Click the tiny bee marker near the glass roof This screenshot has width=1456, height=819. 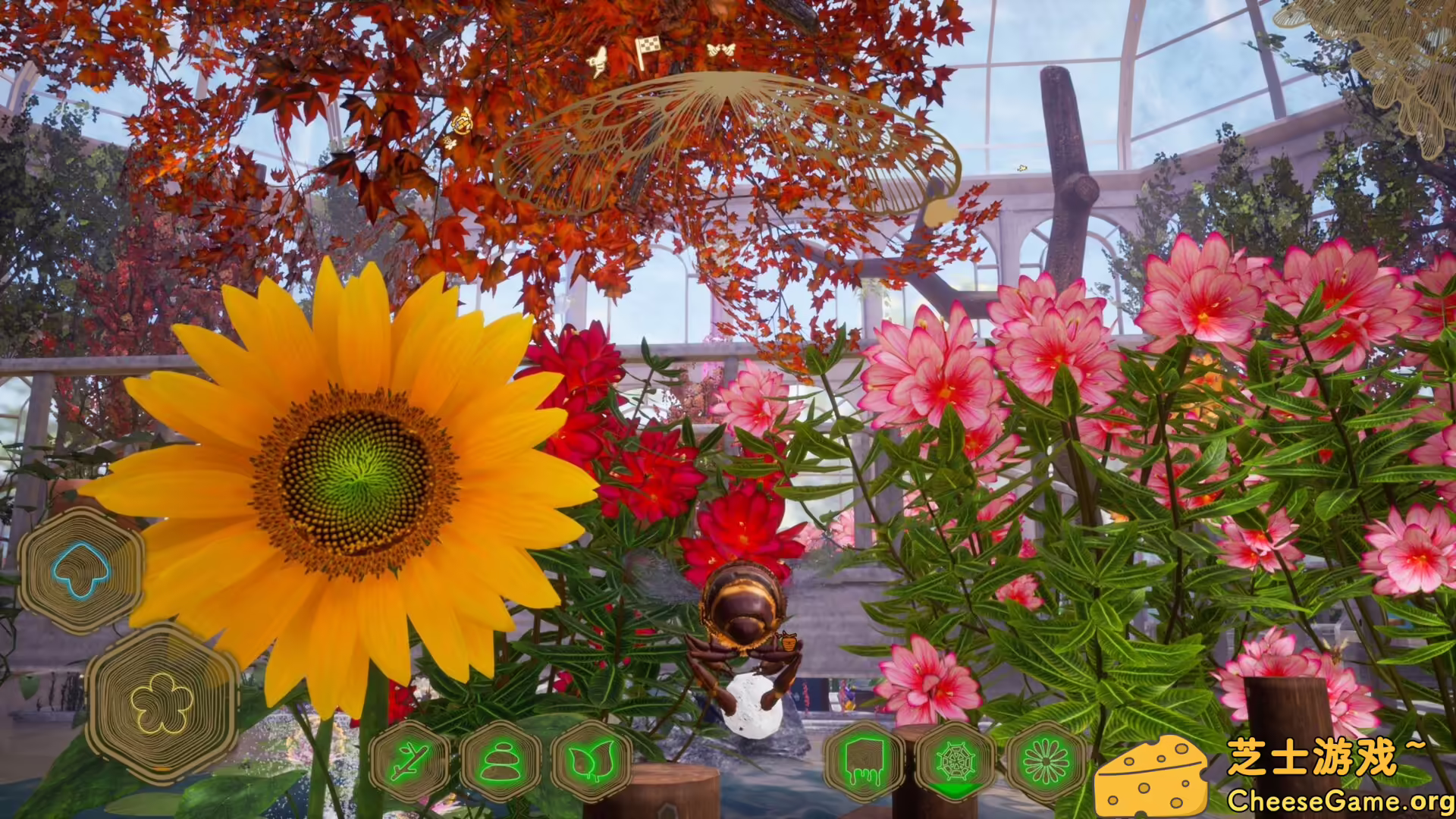coord(1022,168)
